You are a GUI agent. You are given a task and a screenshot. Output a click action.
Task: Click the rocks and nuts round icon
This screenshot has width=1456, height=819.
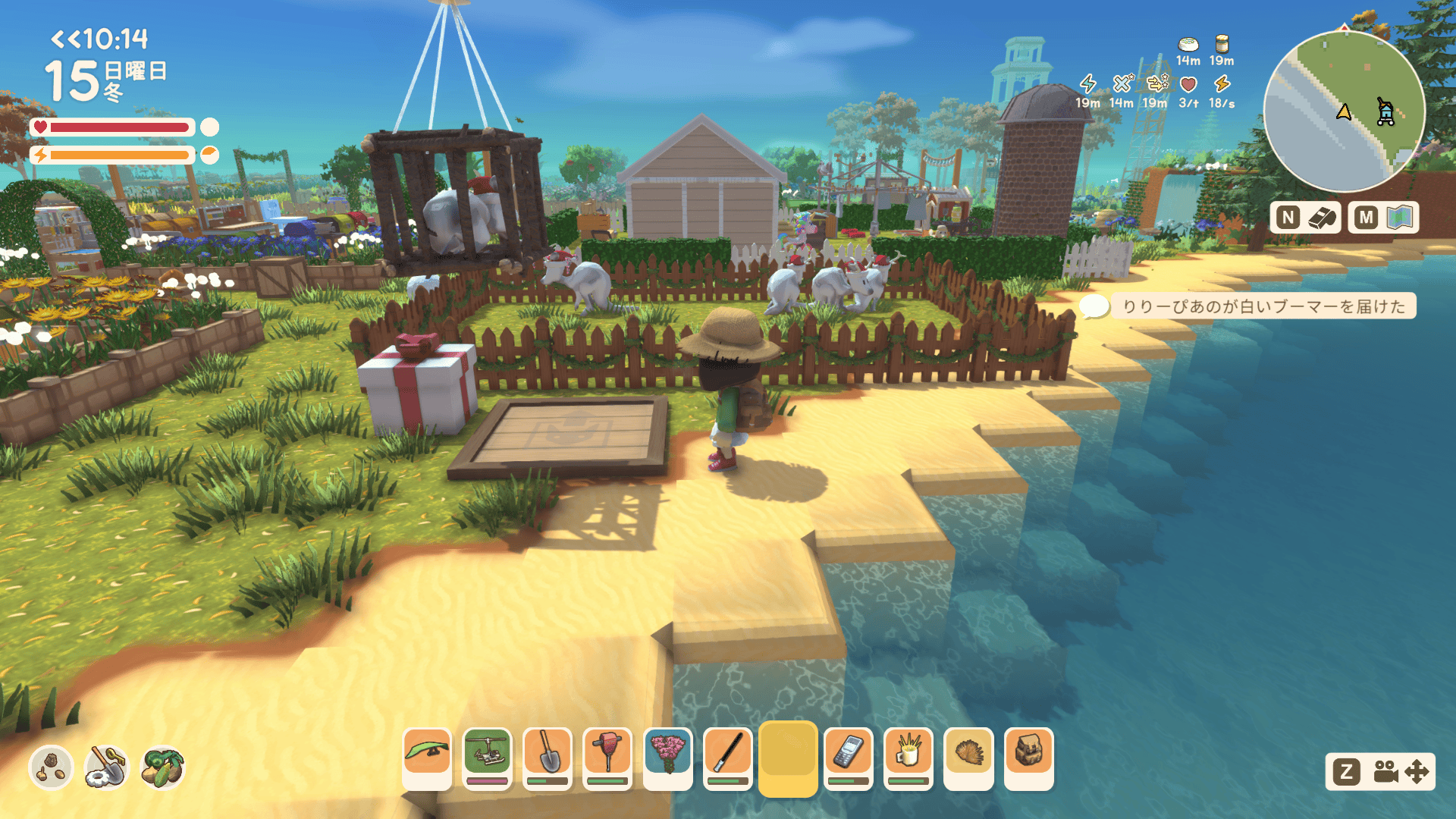click(x=51, y=767)
